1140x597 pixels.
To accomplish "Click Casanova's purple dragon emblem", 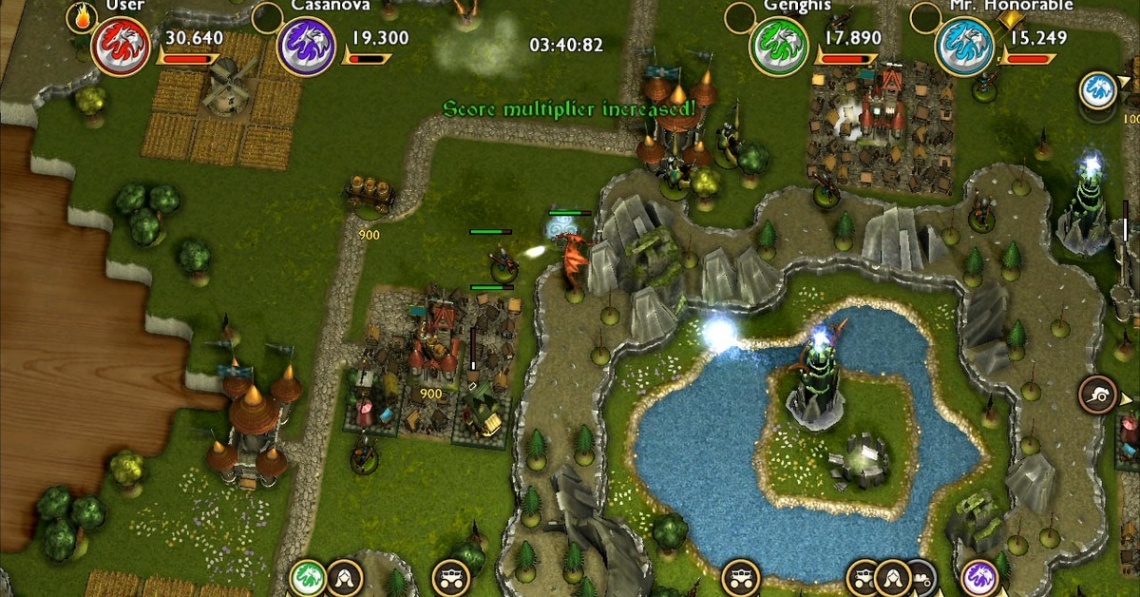I will click(x=306, y=46).
